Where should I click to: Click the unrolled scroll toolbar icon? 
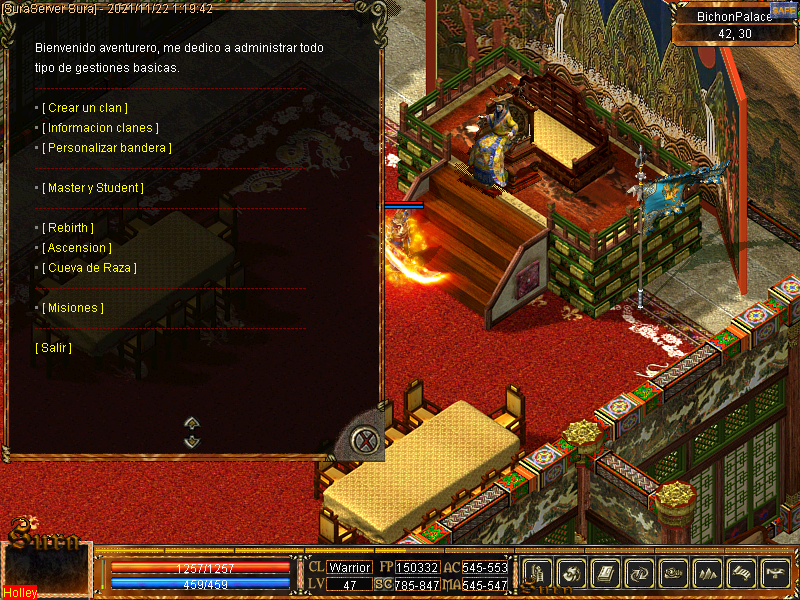741,573
